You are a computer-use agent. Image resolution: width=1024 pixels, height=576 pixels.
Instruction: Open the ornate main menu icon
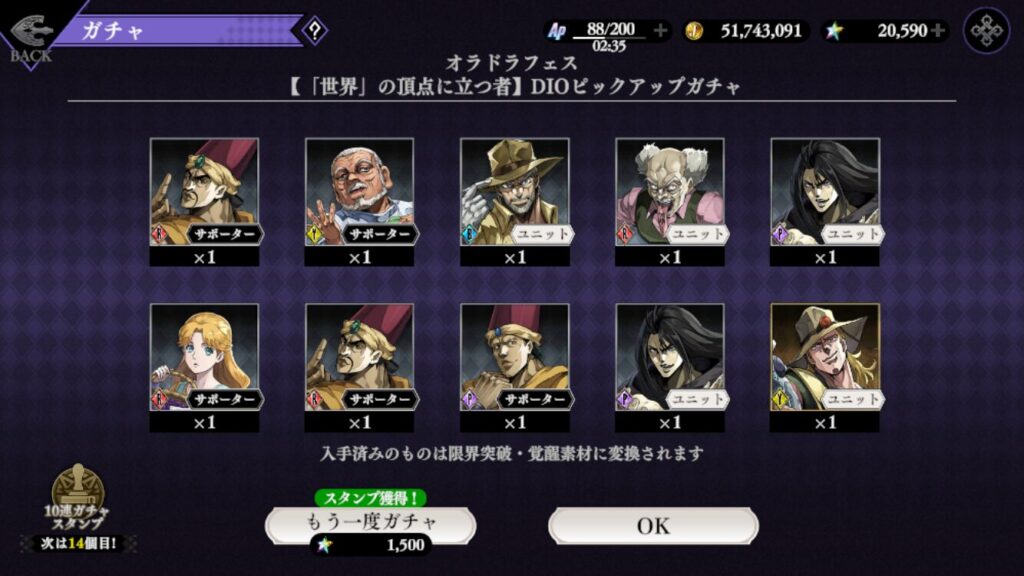click(x=986, y=31)
